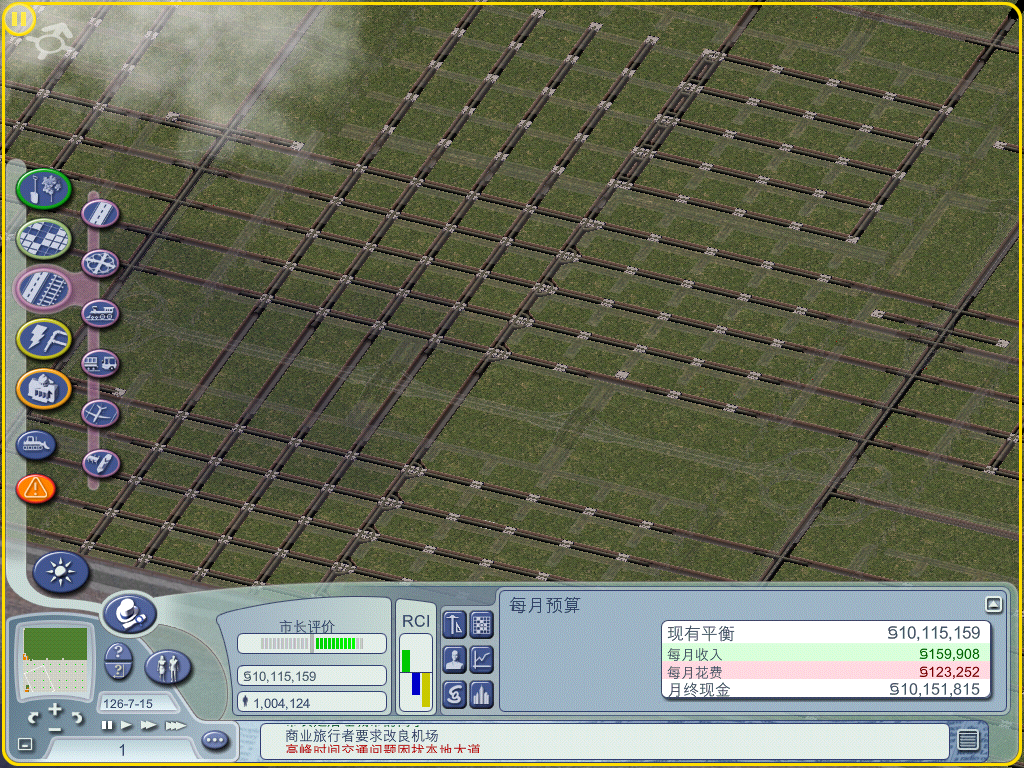
Task: Collapse the monthly budget panel
Action: point(992,604)
